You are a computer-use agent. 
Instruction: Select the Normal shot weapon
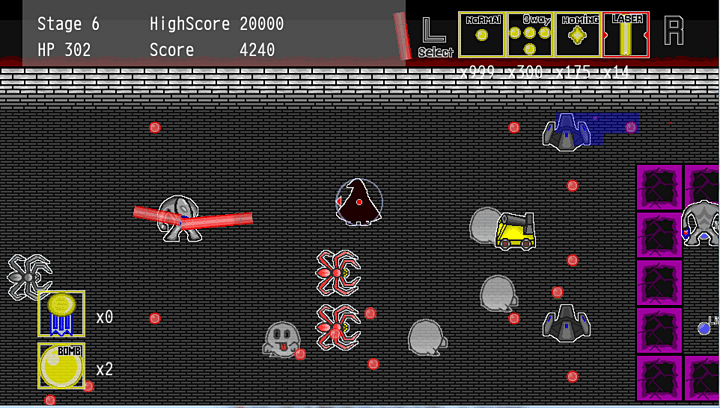(x=481, y=35)
